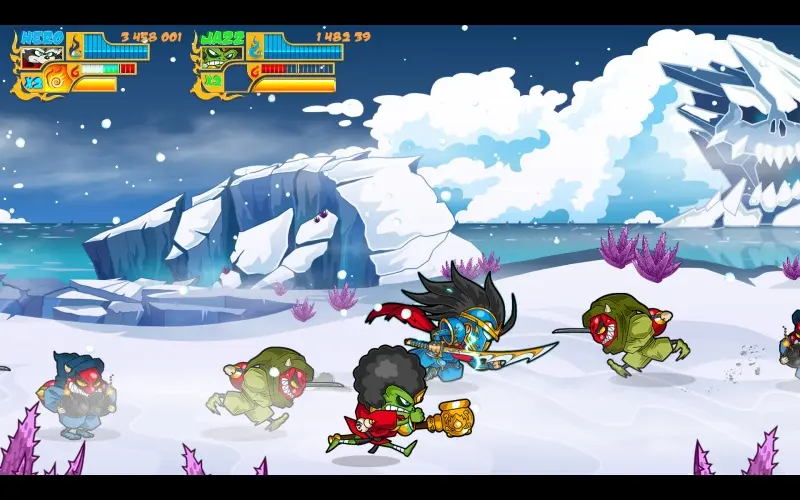
Task: Activate Hero's fire swirl special icon
Action: 55,77
